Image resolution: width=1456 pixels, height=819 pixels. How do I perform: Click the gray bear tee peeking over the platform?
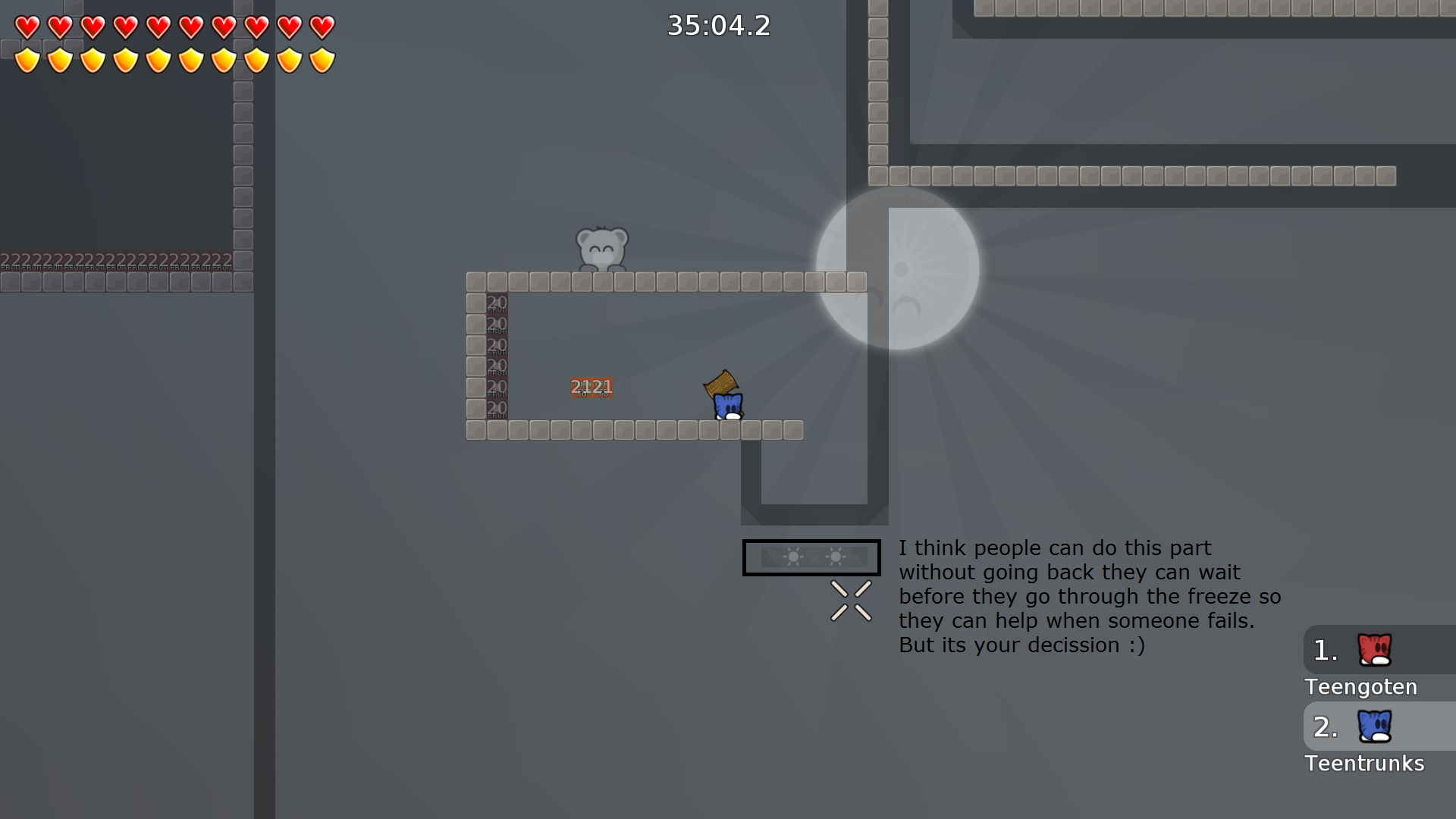(601, 246)
